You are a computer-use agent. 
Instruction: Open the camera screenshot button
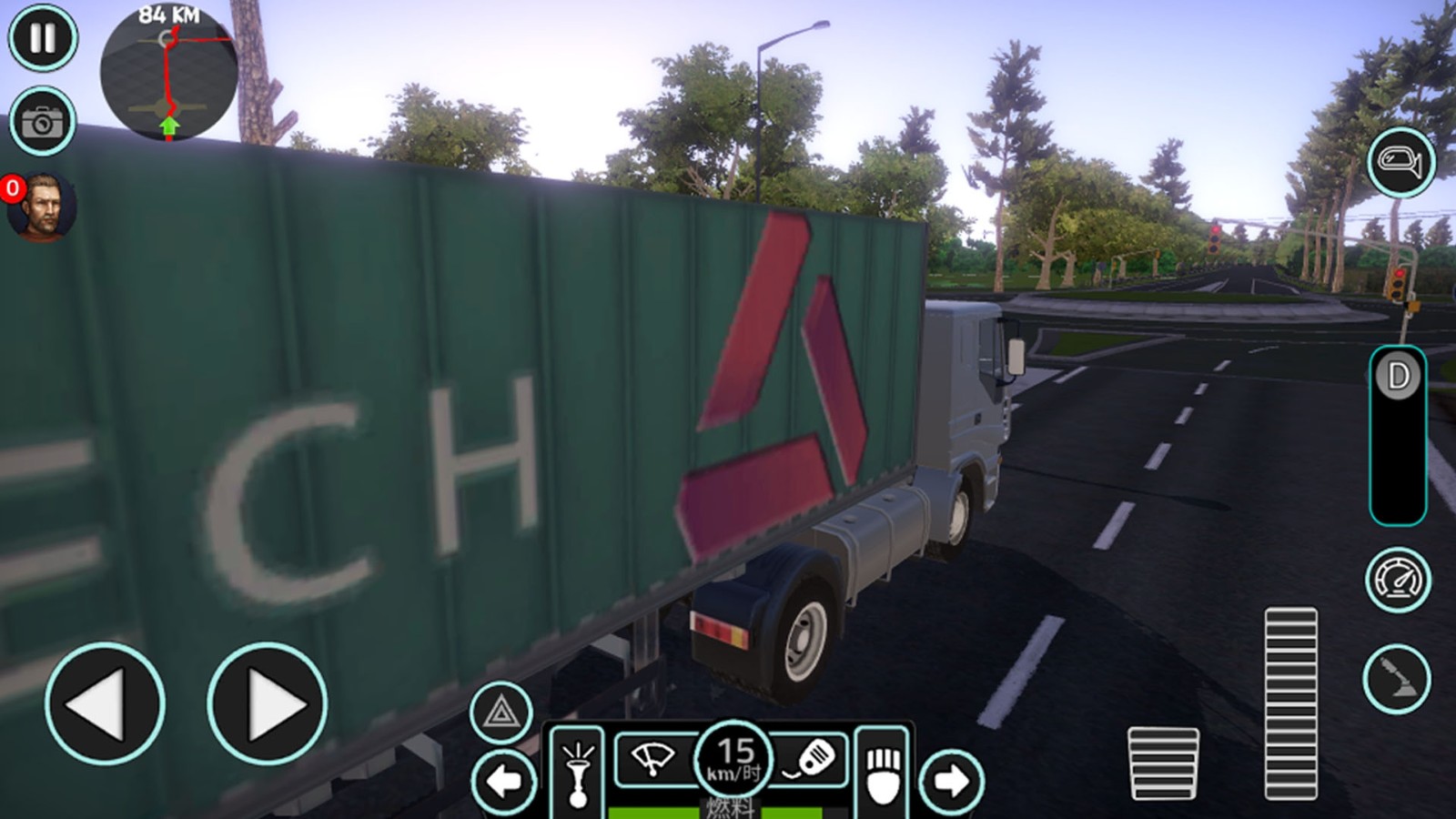43,121
